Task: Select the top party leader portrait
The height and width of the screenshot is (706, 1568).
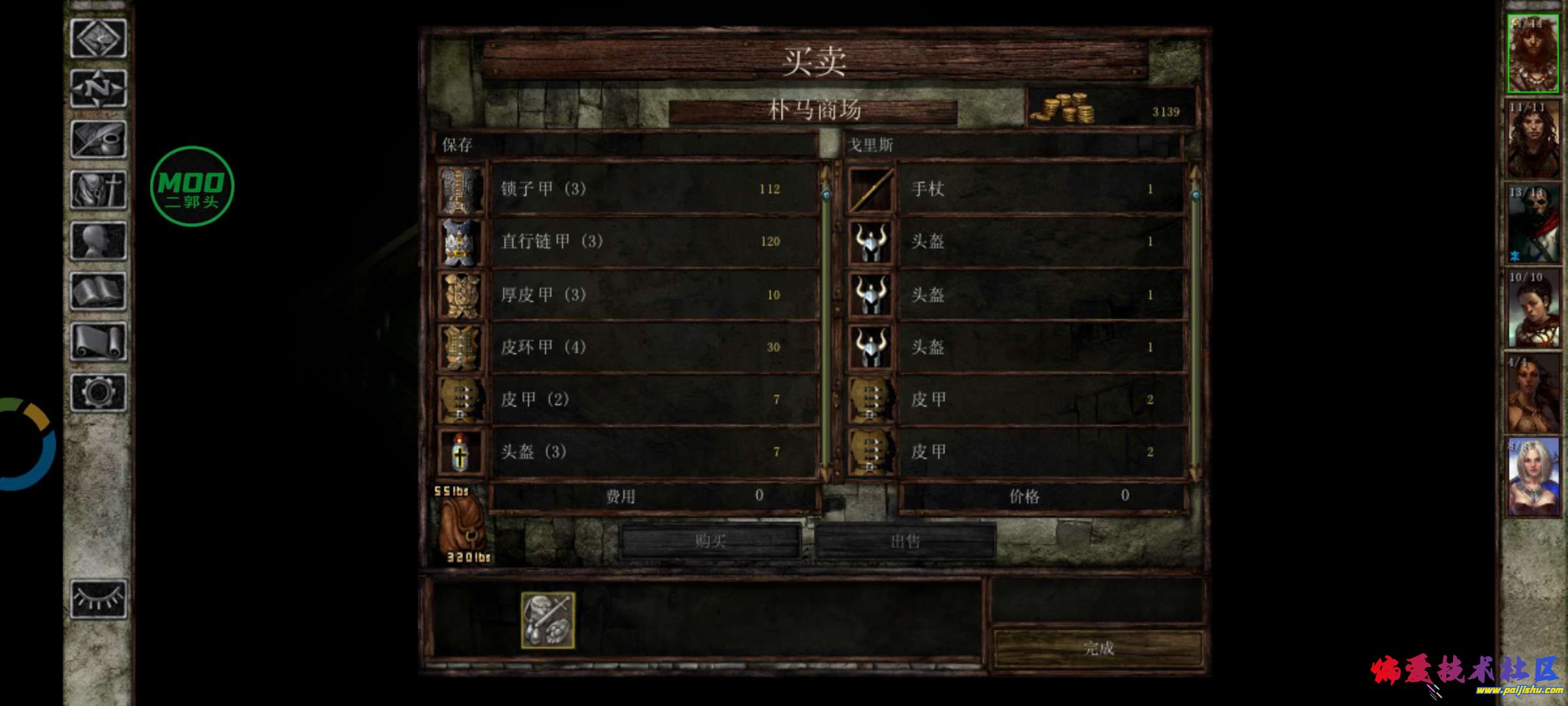Action: pyautogui.click(x=1533, y=54)
